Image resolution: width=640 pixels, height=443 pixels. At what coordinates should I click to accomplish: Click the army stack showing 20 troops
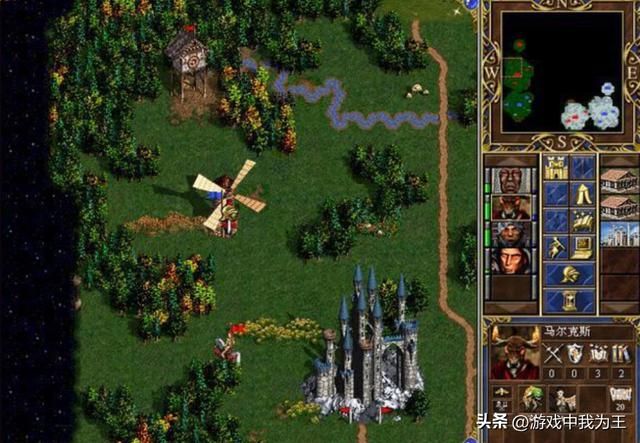(x=617, y=397)
